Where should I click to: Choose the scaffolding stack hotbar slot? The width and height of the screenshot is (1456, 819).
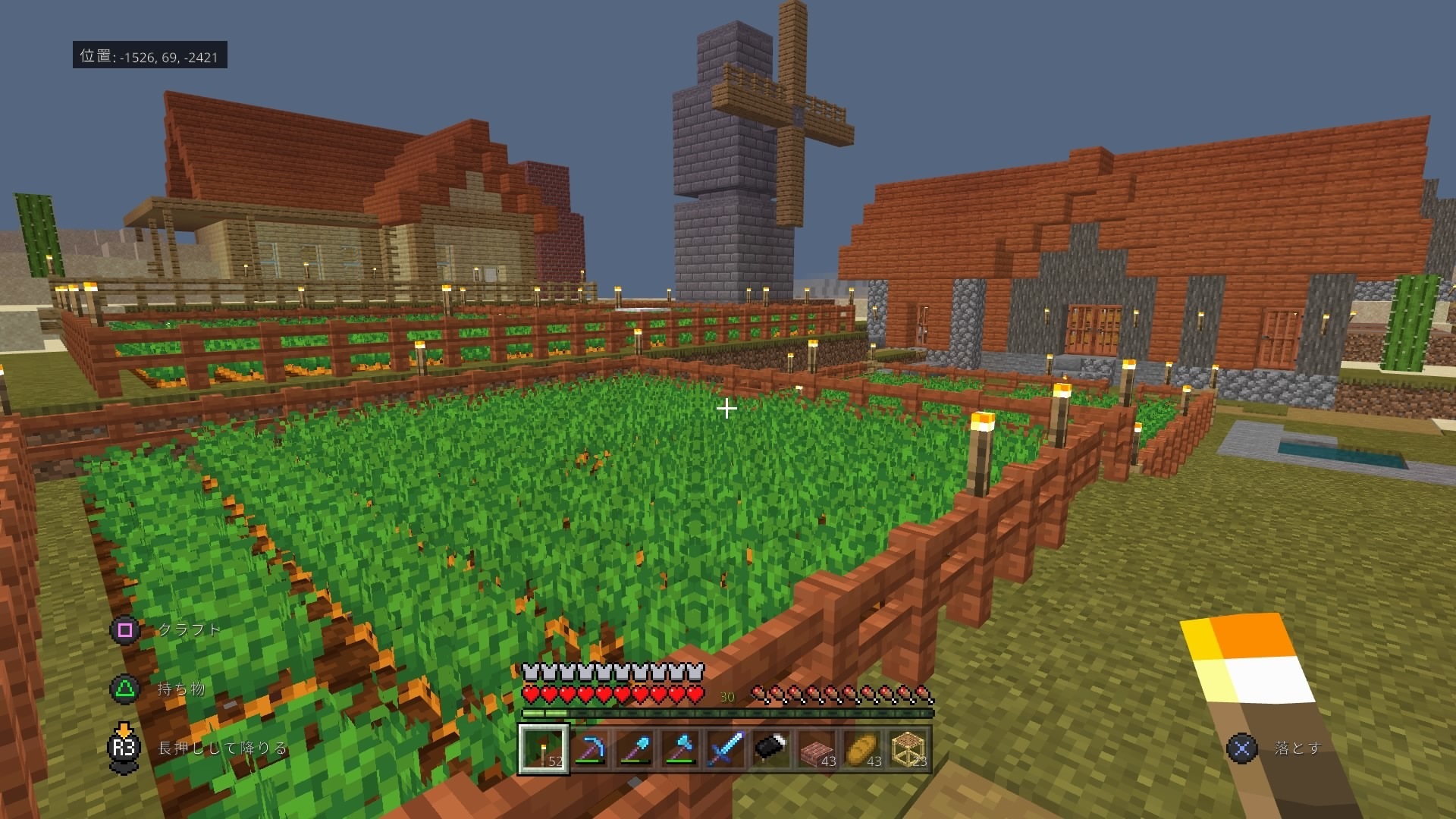pyautogui.click(x=908, y=748)
